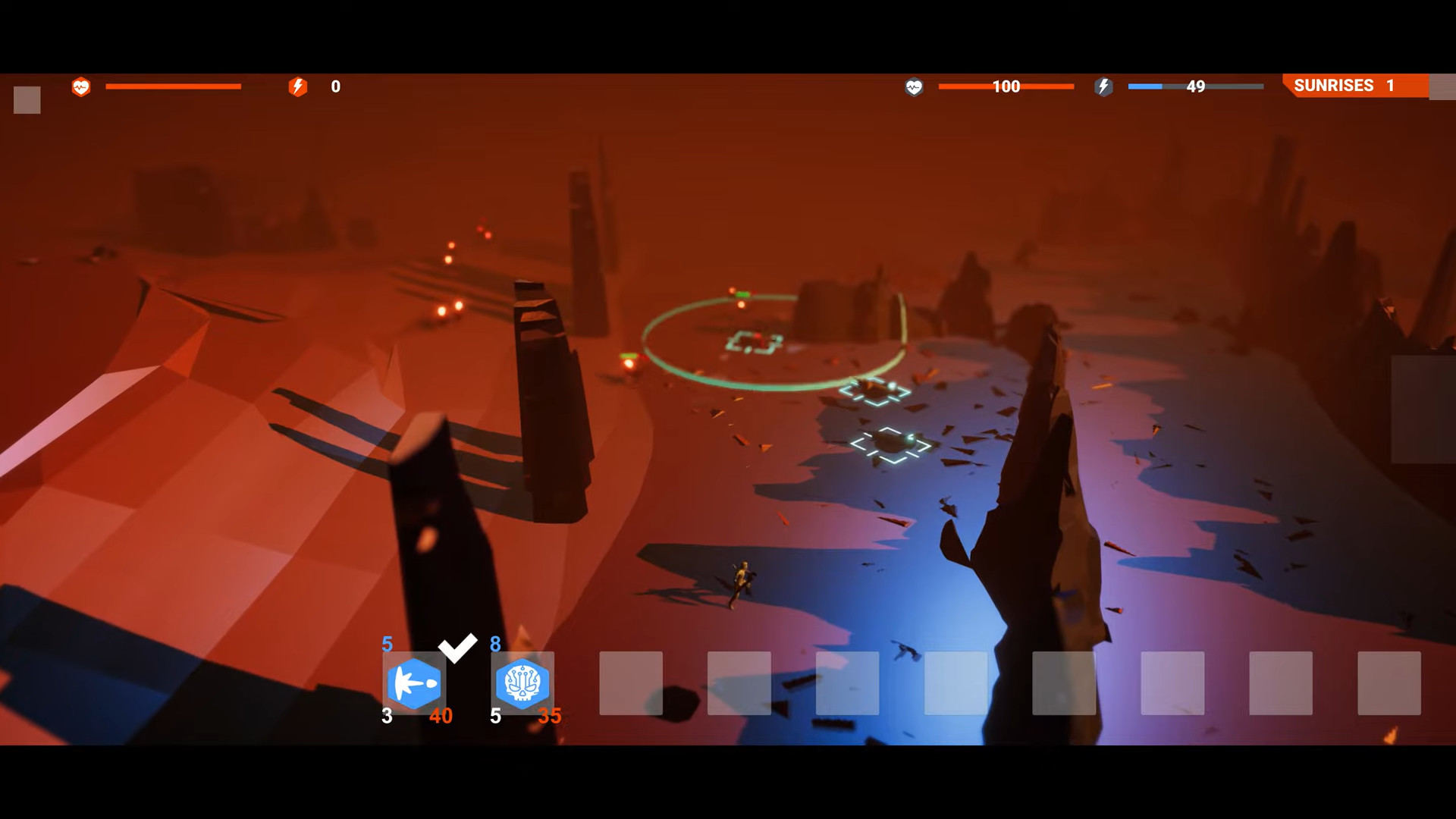
Task: Select the white checkmark above the hotbar
Action: click(457, 648)
